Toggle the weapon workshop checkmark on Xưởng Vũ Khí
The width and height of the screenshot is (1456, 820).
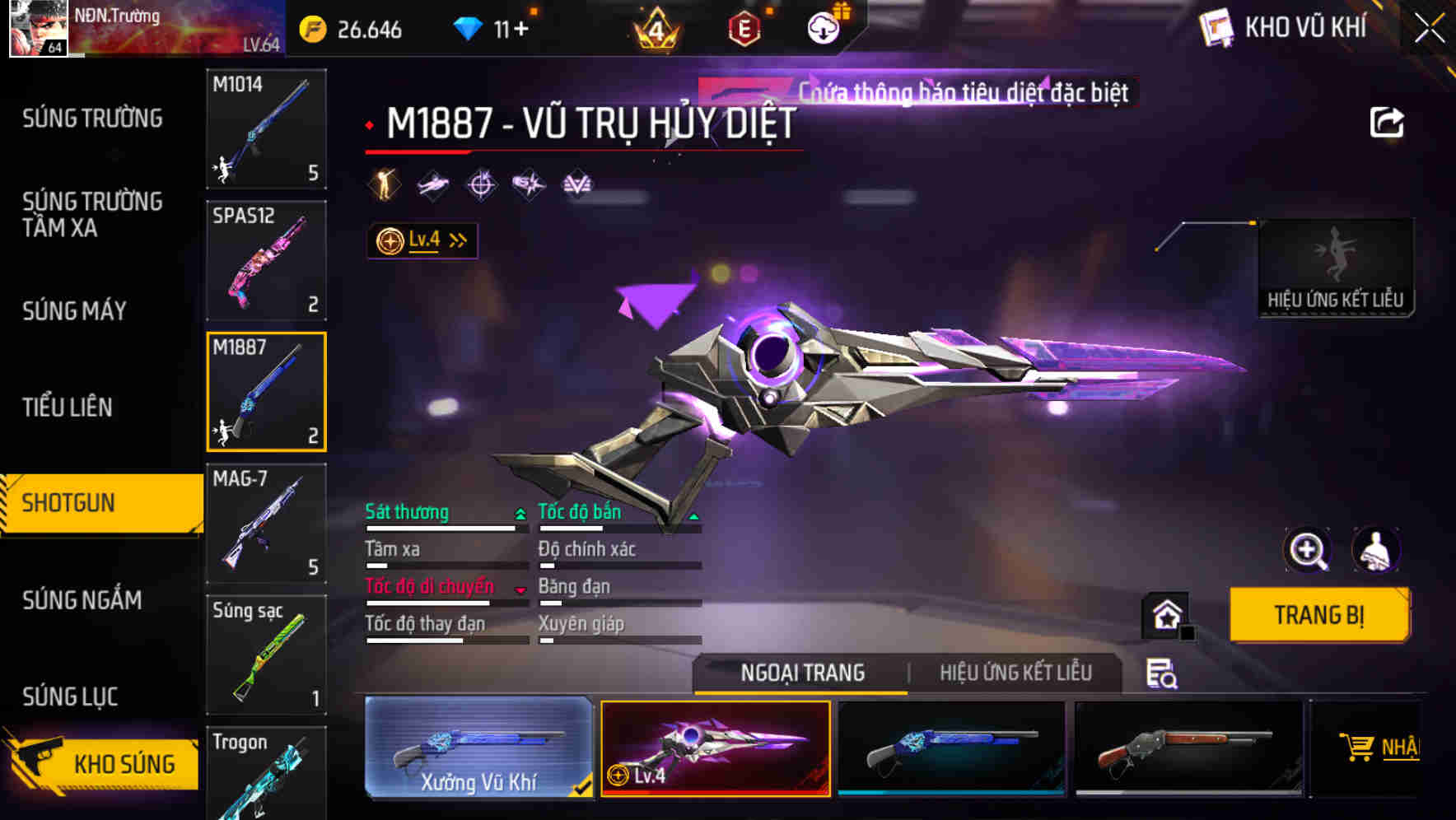pos(582,787)
